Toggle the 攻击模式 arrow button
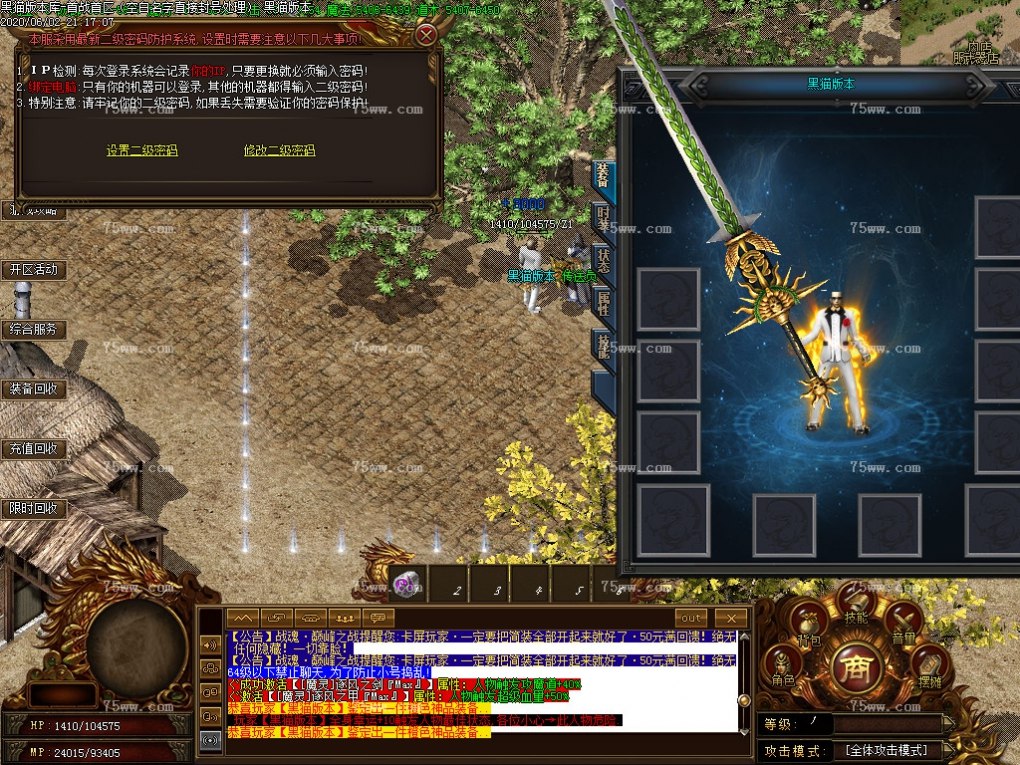The height and width of the screenshot is (765, 1020). (949, 750)
